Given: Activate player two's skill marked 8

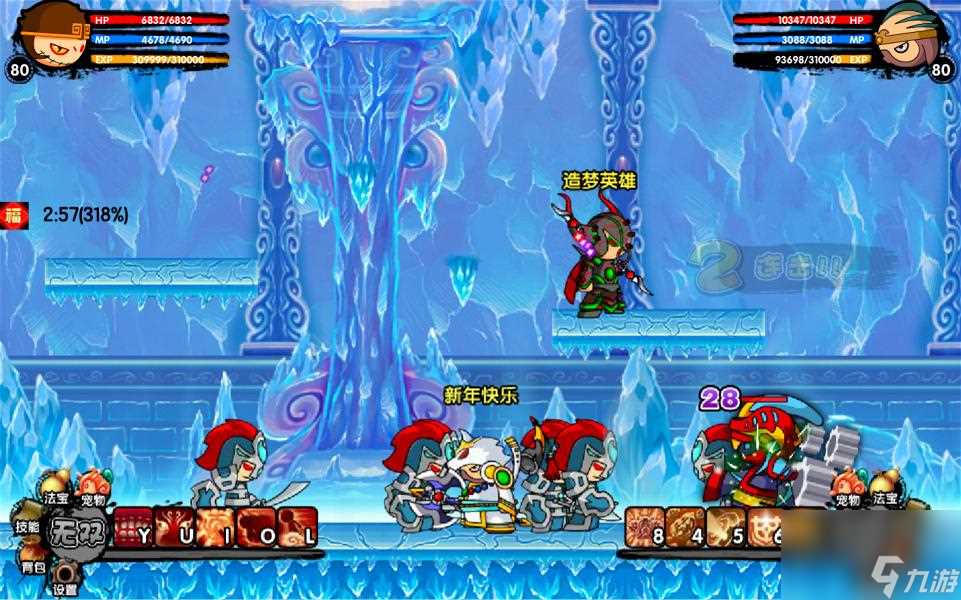Looking at the screenshot, I should pos(643,528).
